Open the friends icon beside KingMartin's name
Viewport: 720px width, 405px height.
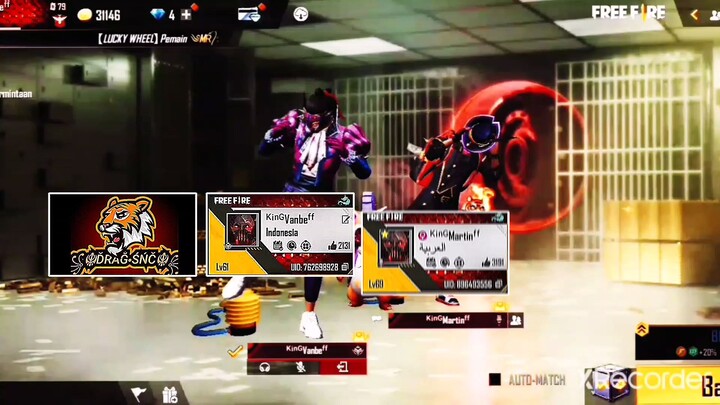[x=516, y=320]
